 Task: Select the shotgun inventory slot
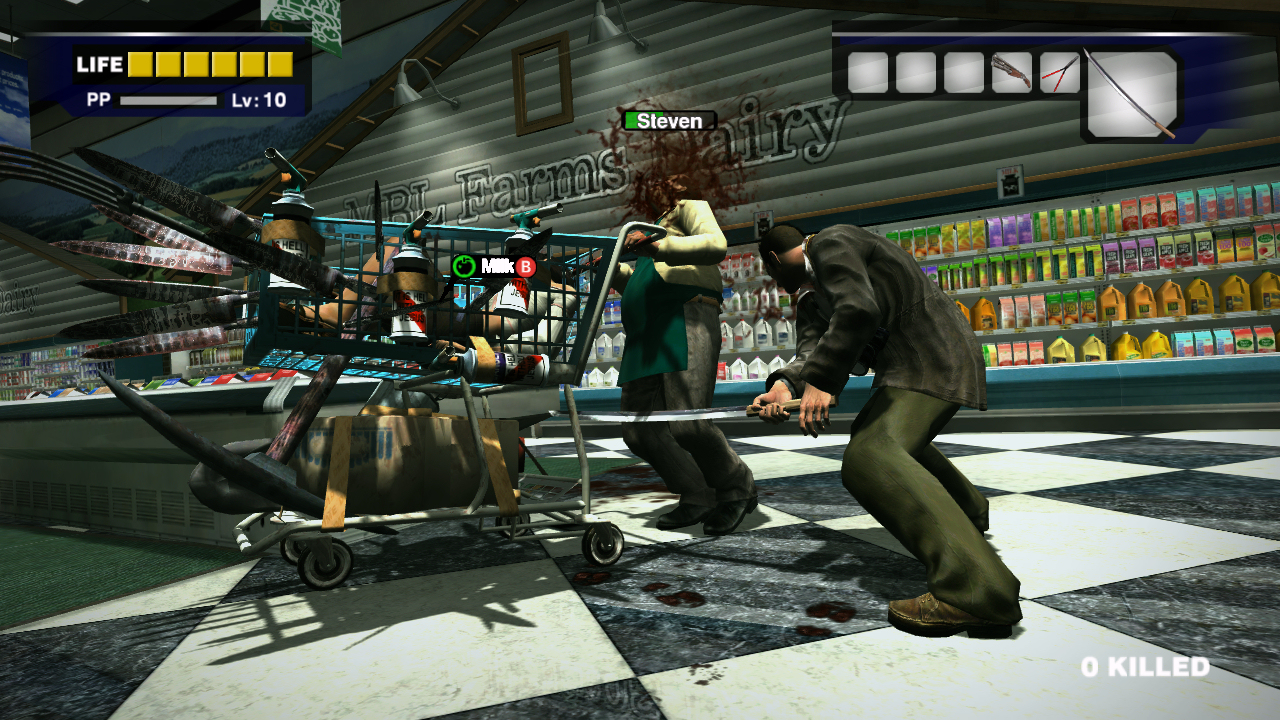[1011, 72]
